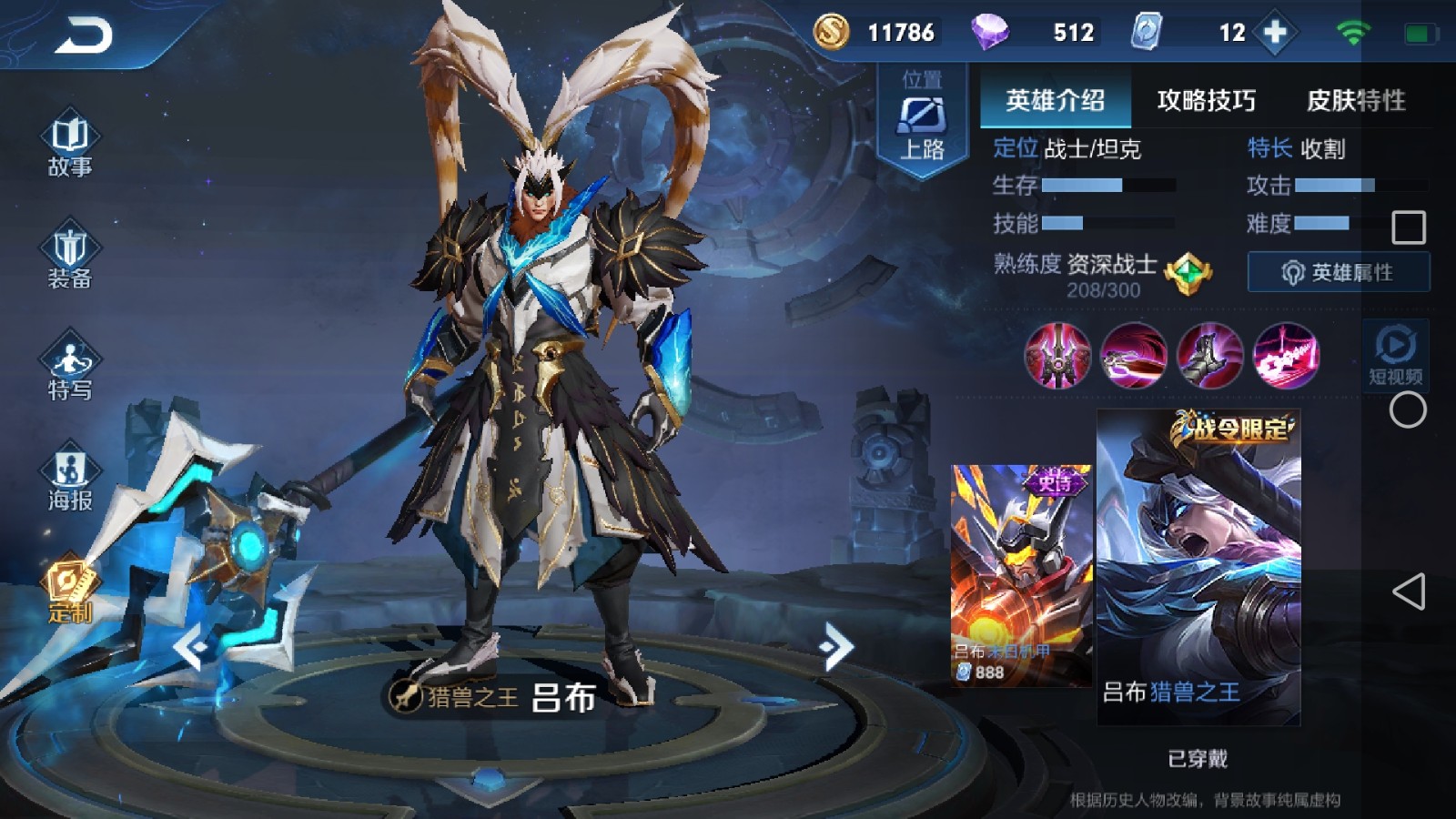Open the 故事 story page
Viewport: 1456px width, 819px height.
click(x=70, y=144)
